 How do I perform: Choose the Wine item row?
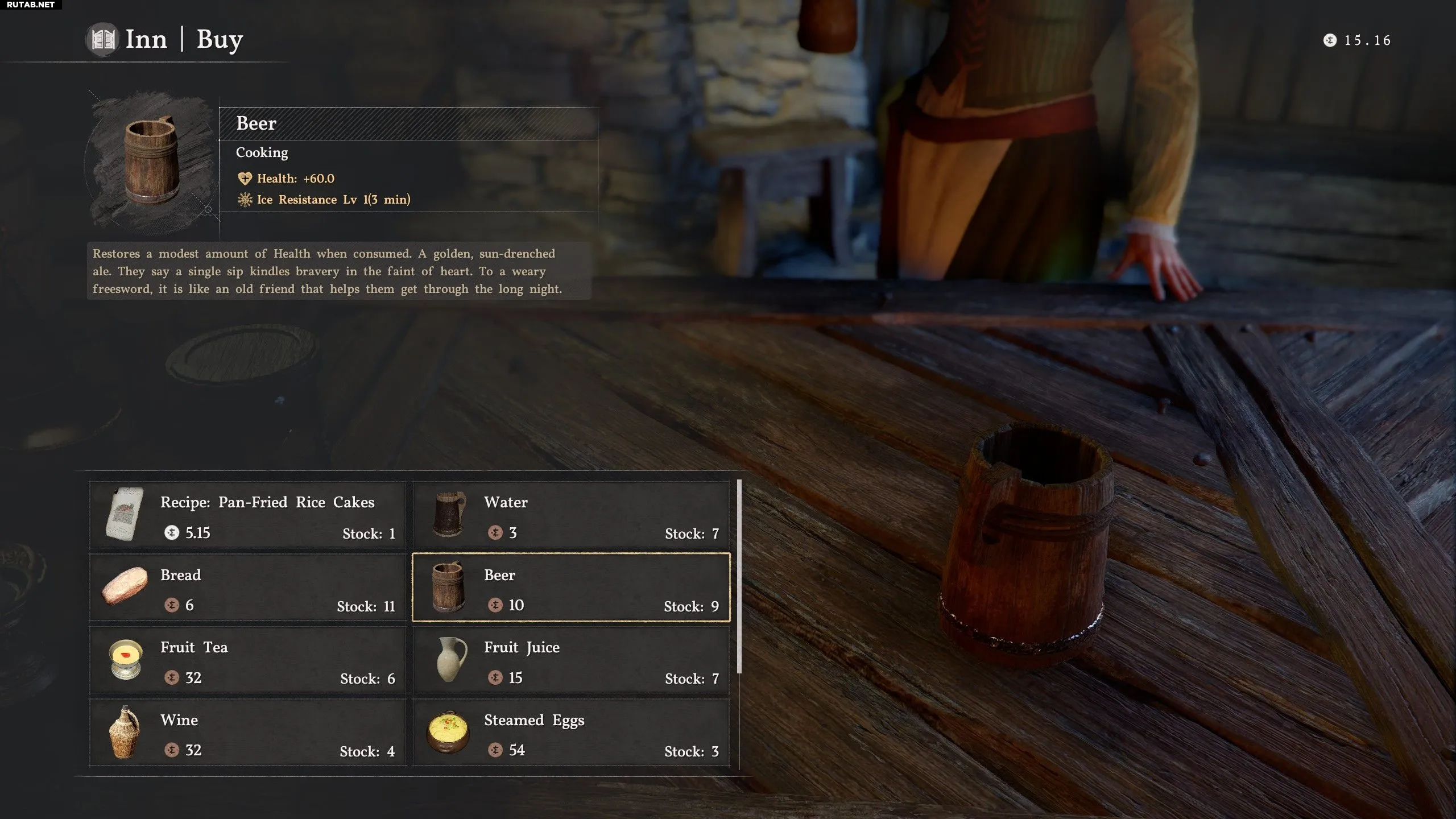click(247, 733)
